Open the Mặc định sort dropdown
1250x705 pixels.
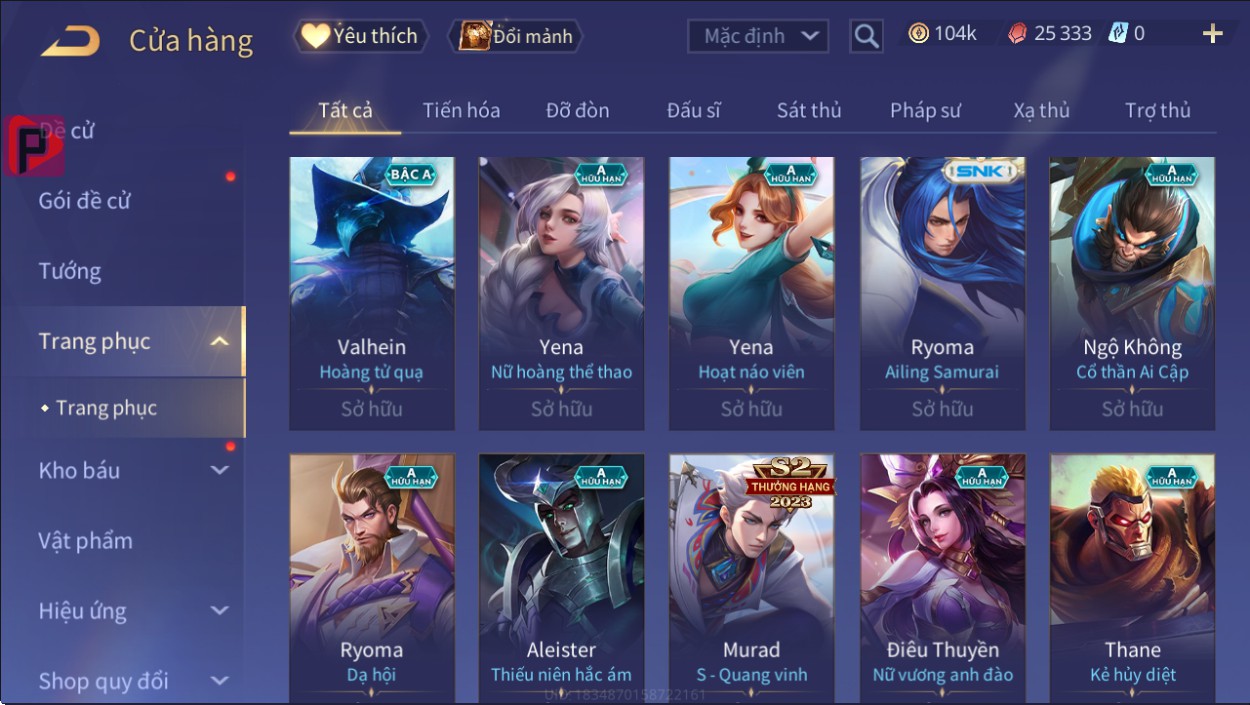point(758,37)
